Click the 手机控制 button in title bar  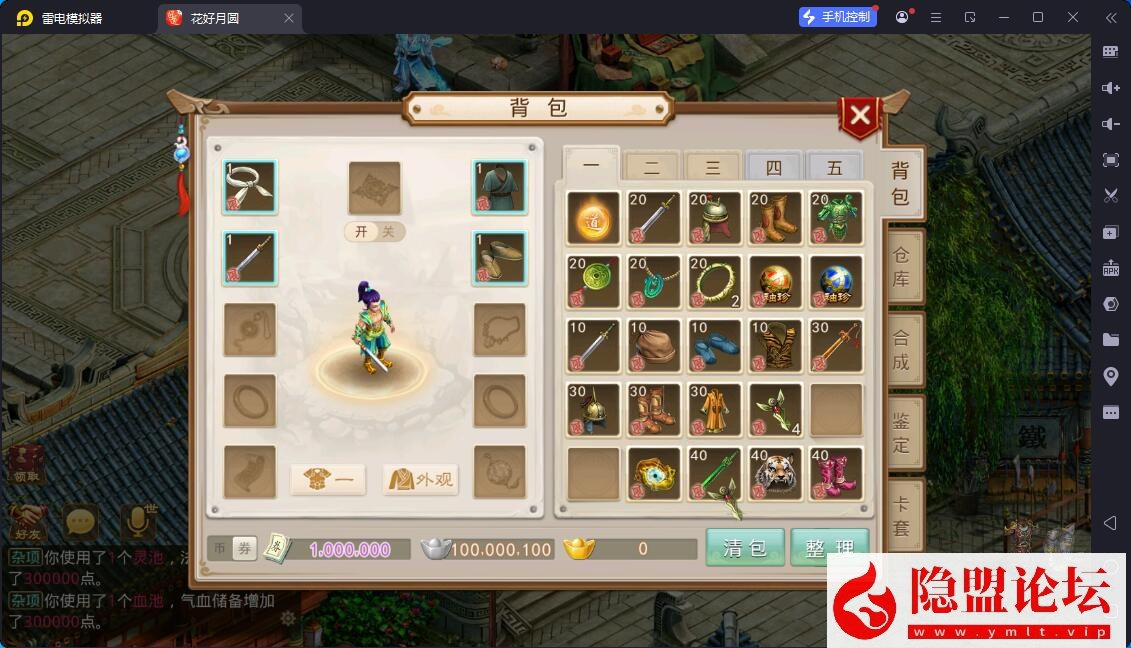coord(837,17)
